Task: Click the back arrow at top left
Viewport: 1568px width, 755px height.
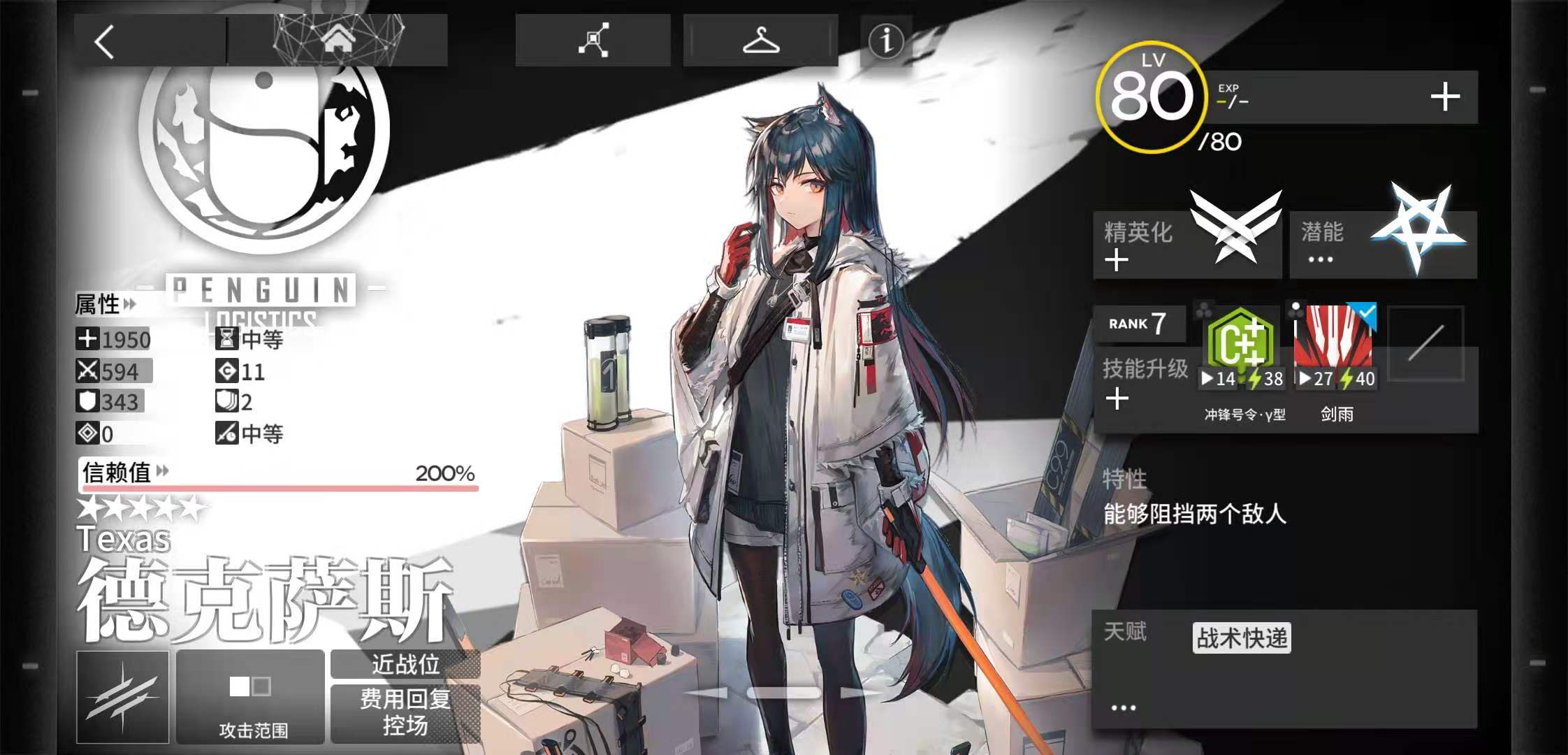Action: click(105, 42)
